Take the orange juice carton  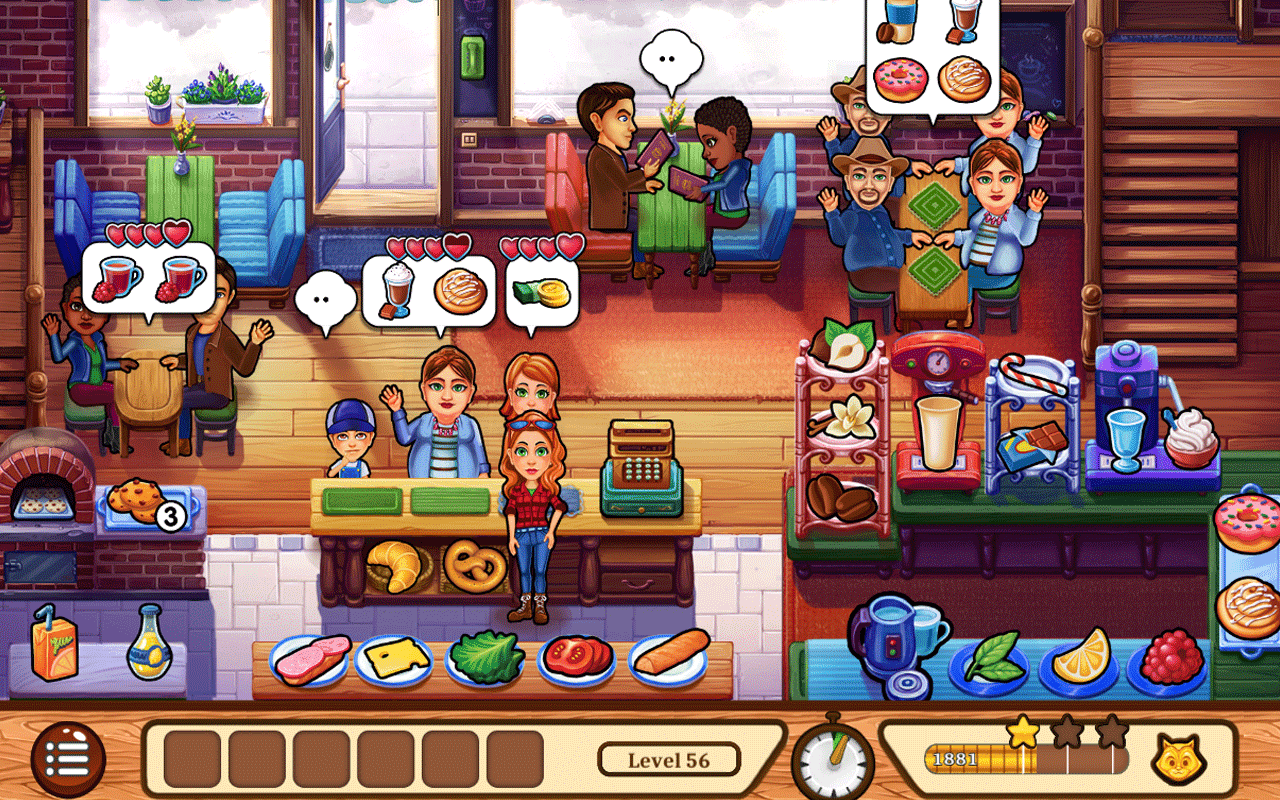point(53,645)
